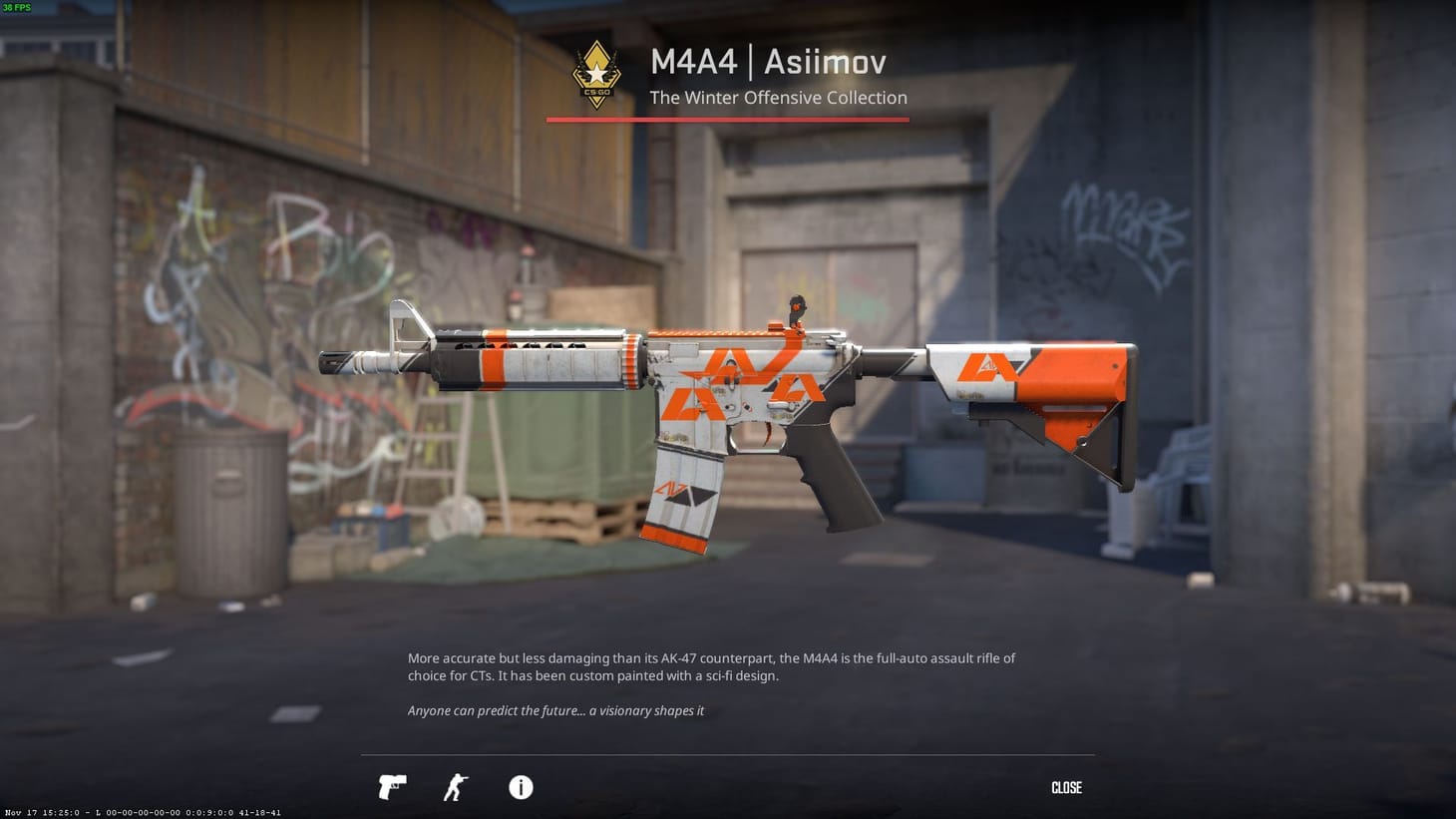Click the italic flavor text quote
Screen dimensions: 1456x819
tap(555, 710)
